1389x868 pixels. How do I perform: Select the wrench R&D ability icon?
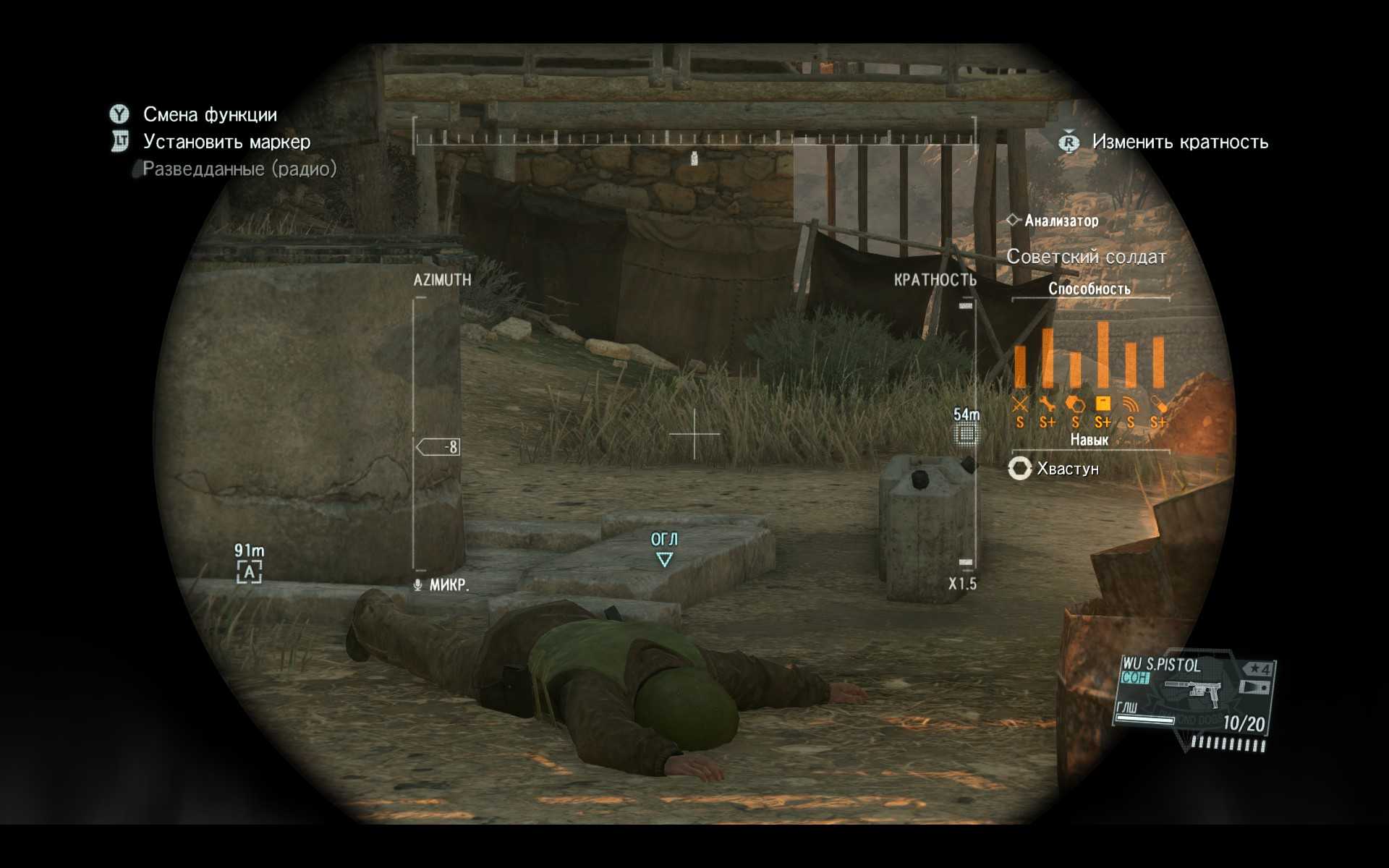coord(1048,404)
